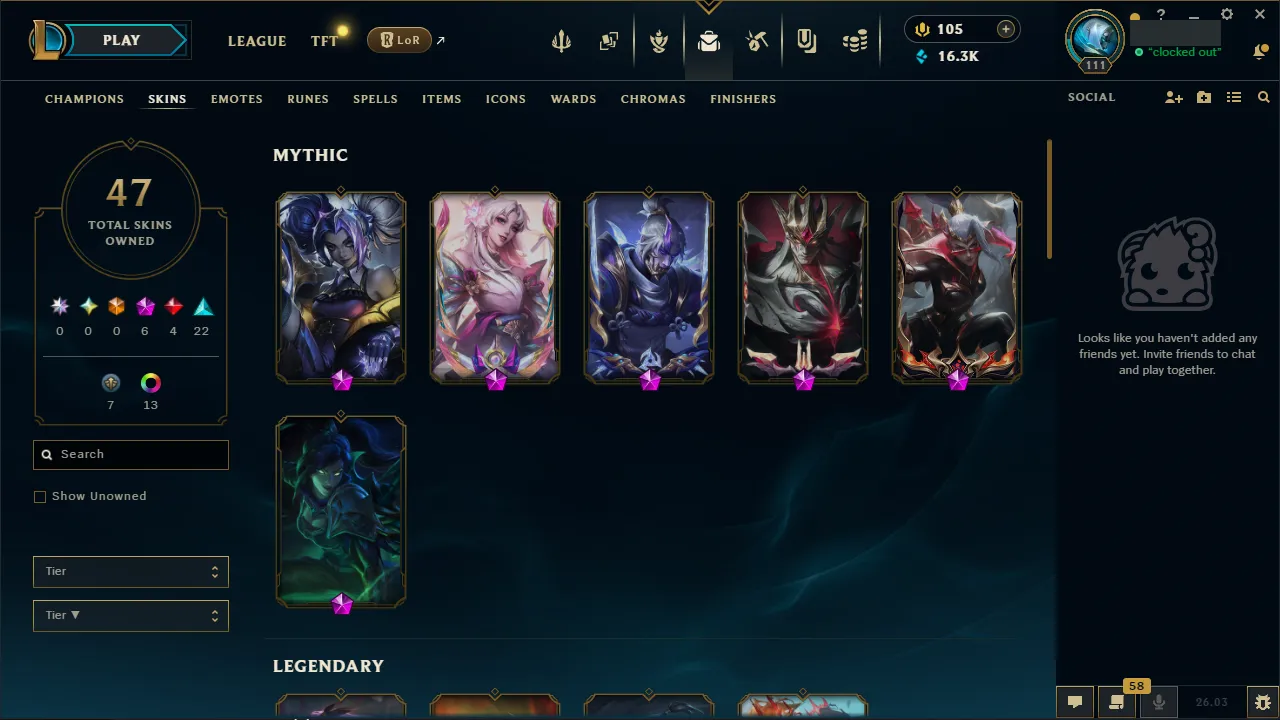
Task: Select the TFT menu item
Action: pos(323,41)
